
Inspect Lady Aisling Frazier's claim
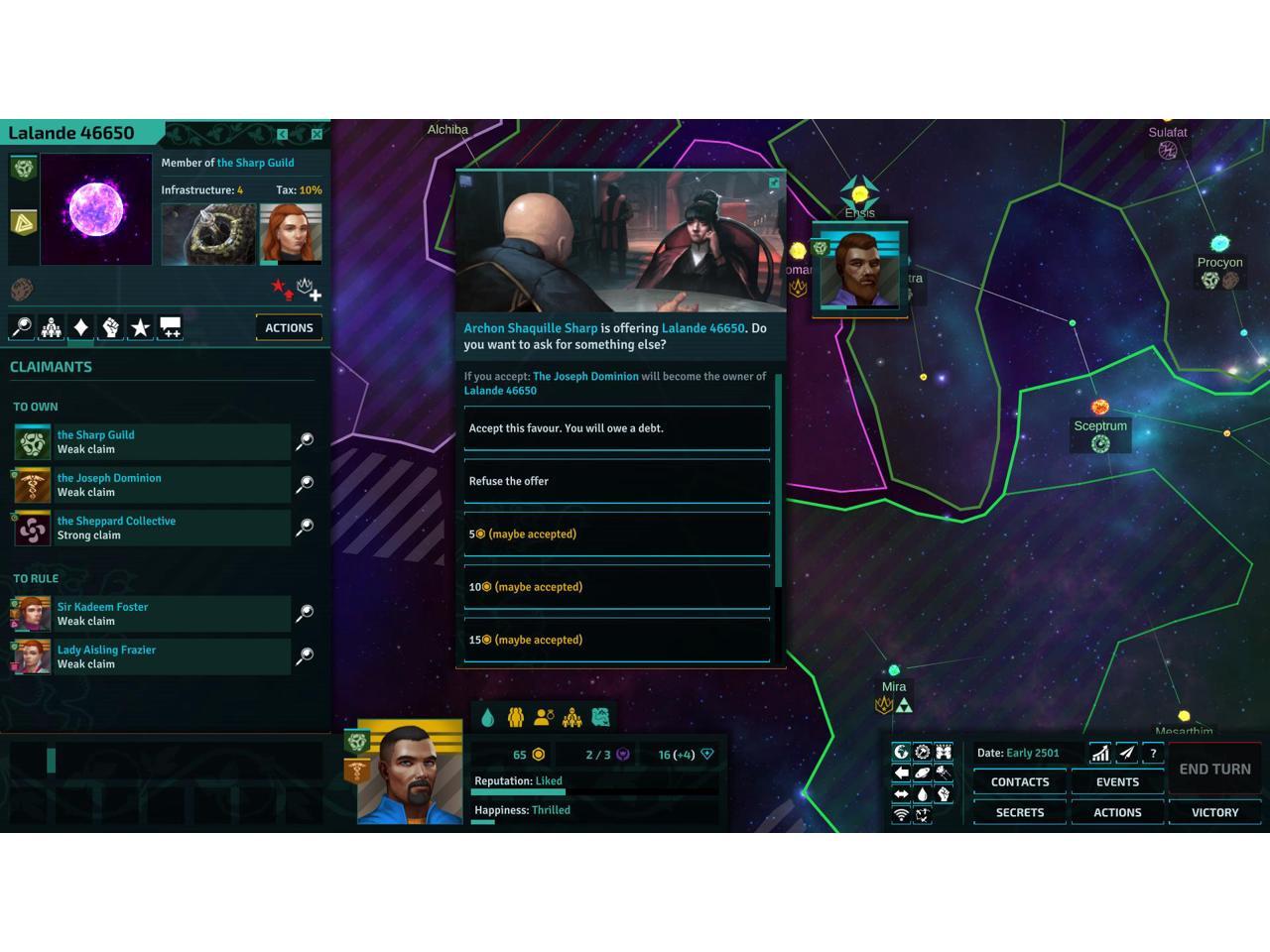click(305, 656)
